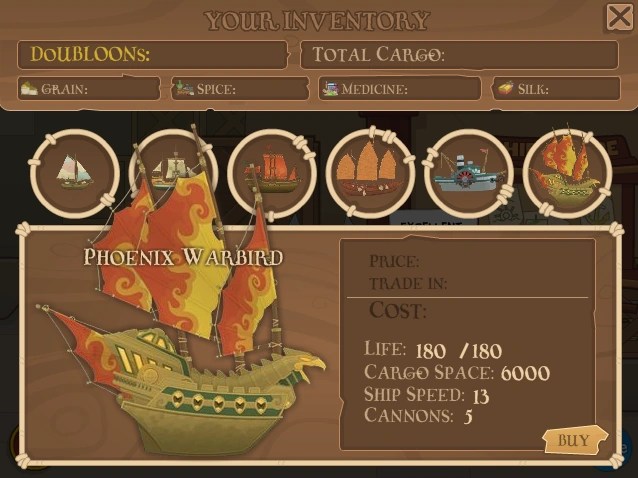The image size is (638, 478).
Task: Choose the three-masted galleon ship
Action: pos(172,171)
